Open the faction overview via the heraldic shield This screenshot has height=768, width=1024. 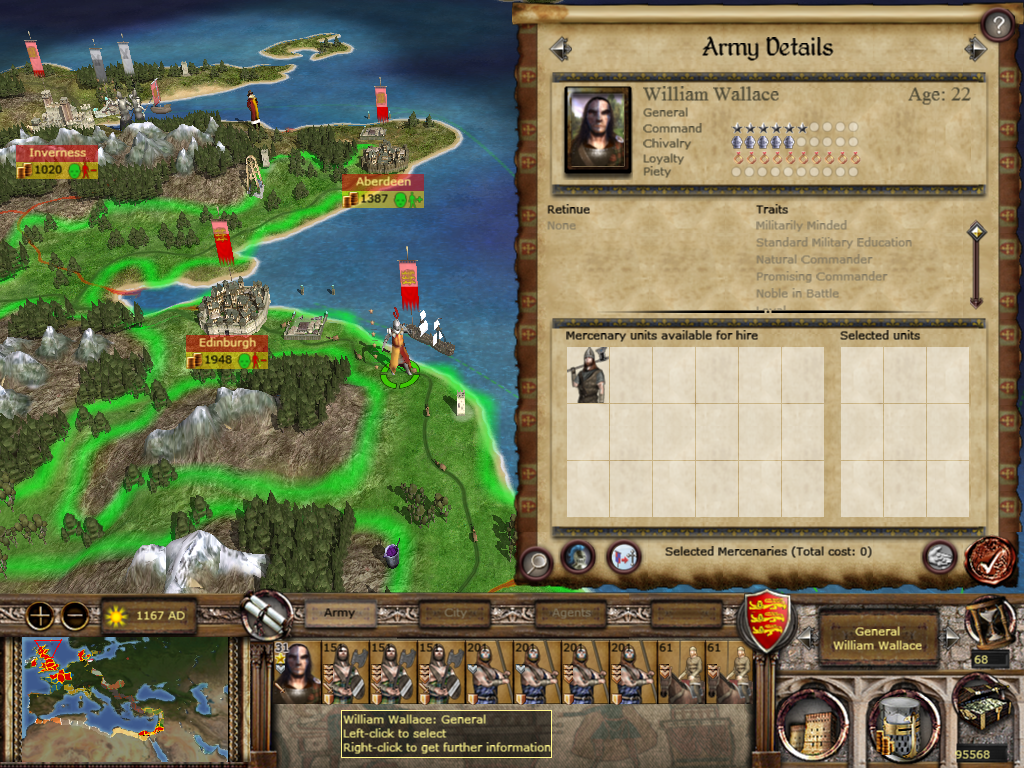click(767, 620)
